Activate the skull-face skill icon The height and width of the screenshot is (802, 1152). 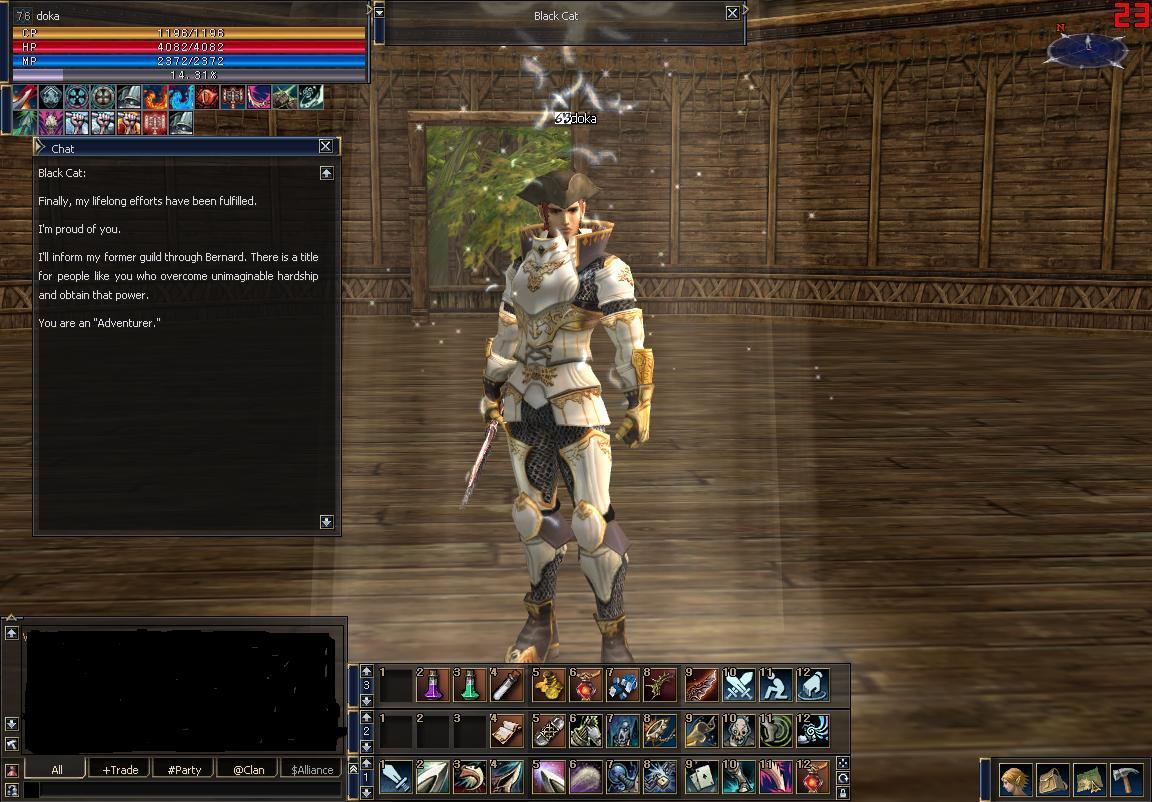point(740,731)
